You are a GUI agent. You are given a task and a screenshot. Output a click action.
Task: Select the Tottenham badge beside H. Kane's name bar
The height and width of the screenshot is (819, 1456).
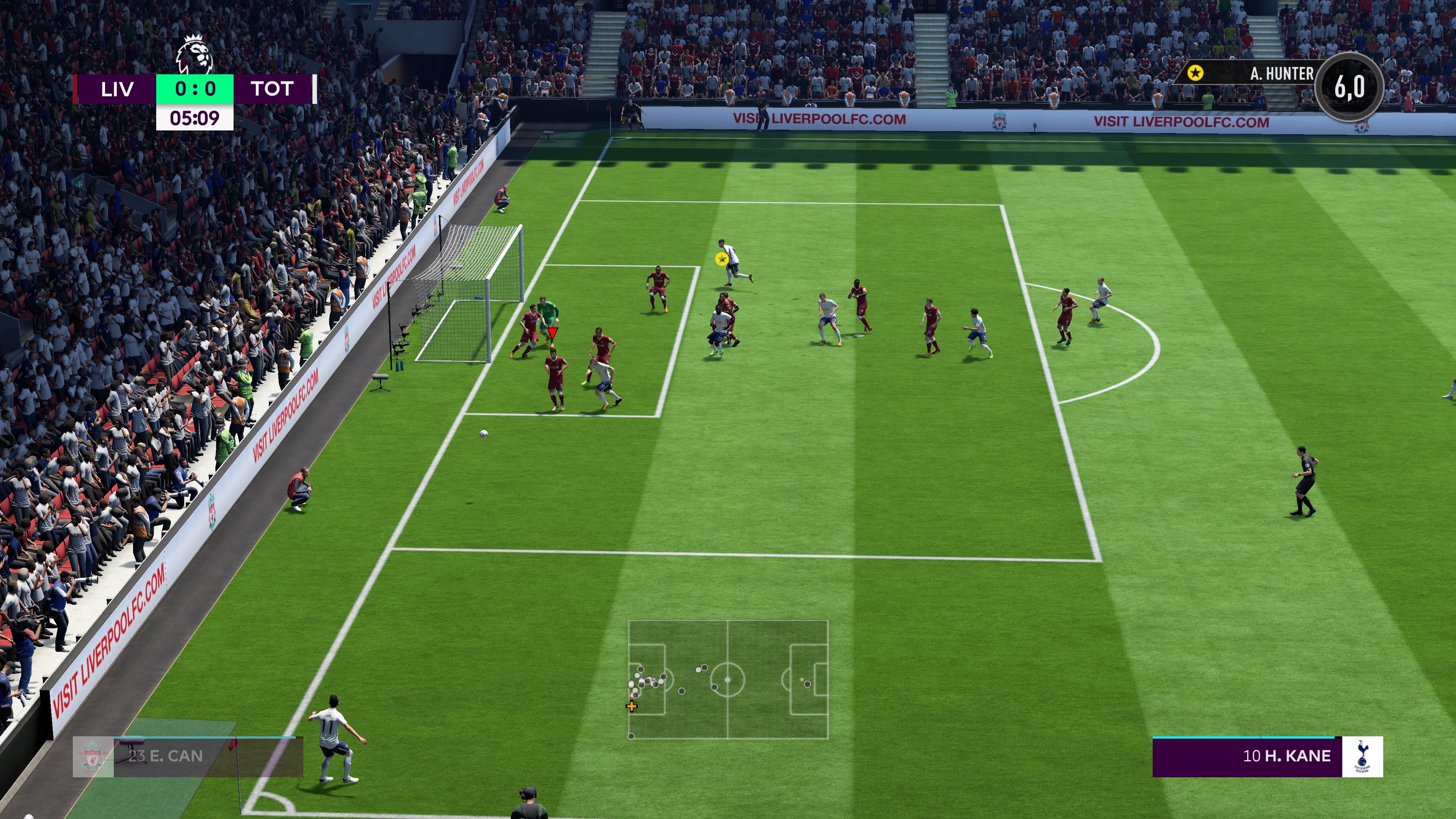pos(1363,756)
